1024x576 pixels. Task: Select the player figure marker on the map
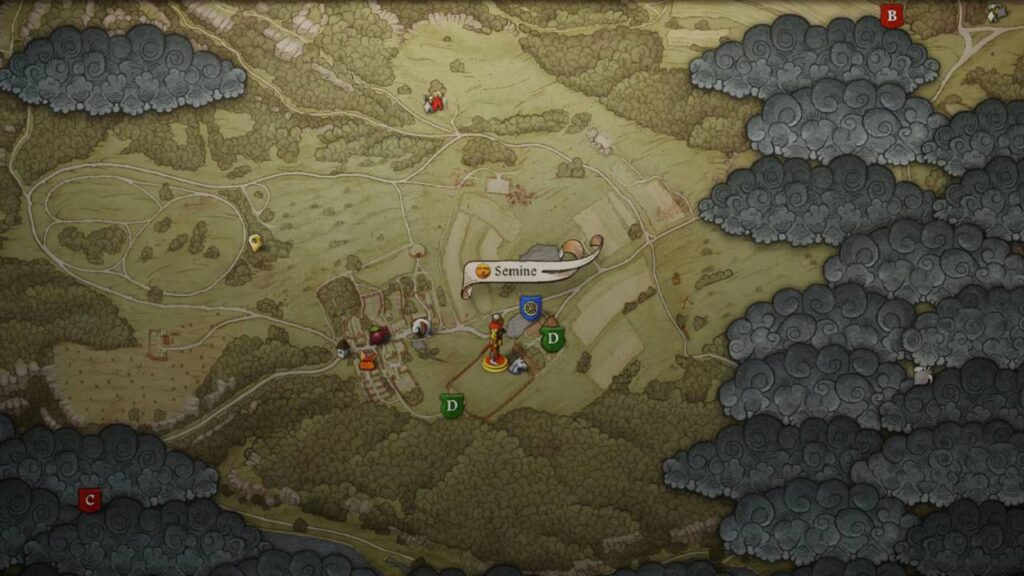pyautogui.click(x=494, y=344)
